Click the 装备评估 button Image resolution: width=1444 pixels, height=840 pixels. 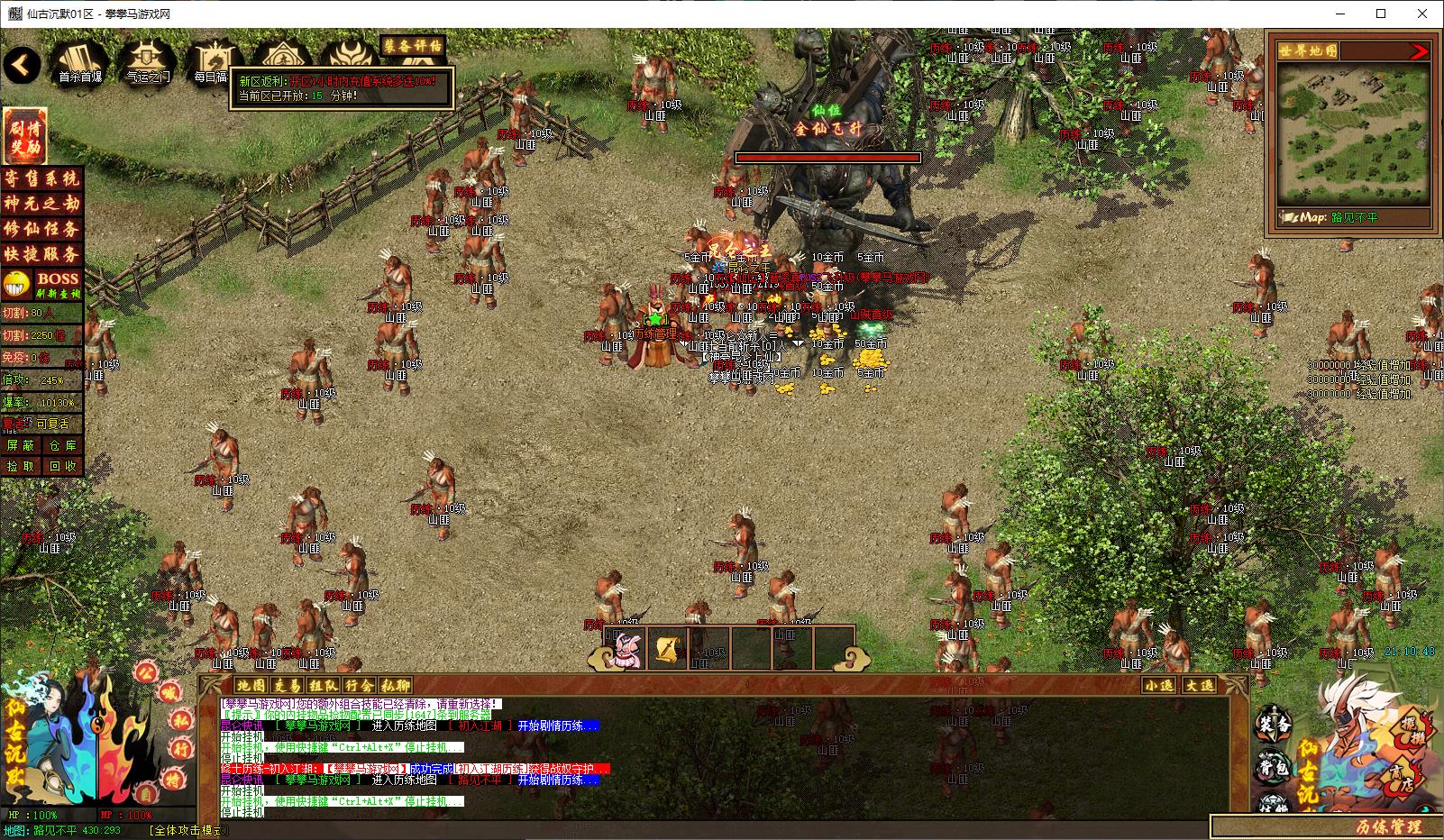coord(413,45)
